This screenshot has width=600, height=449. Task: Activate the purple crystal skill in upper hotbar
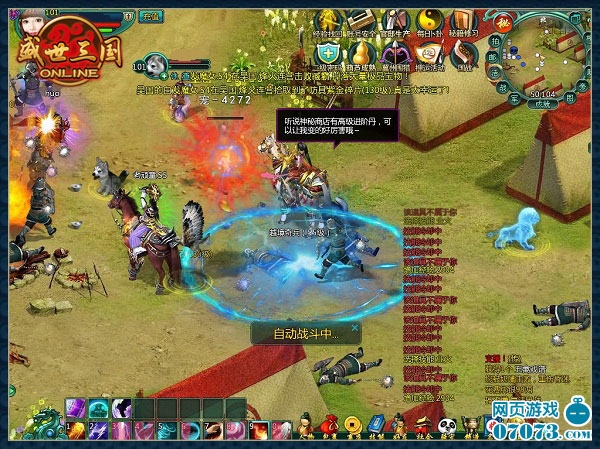pos(76,408)
